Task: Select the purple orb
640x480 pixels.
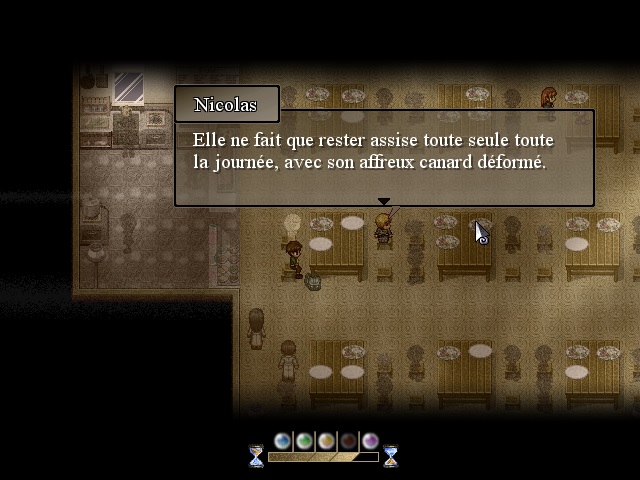Action: (370, 441)
